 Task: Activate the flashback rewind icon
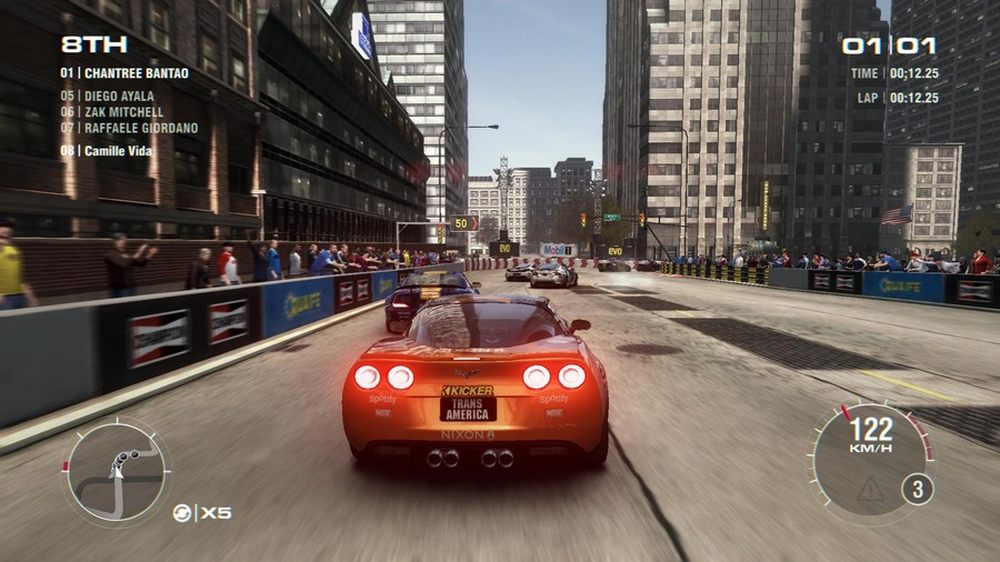point(183,513)
